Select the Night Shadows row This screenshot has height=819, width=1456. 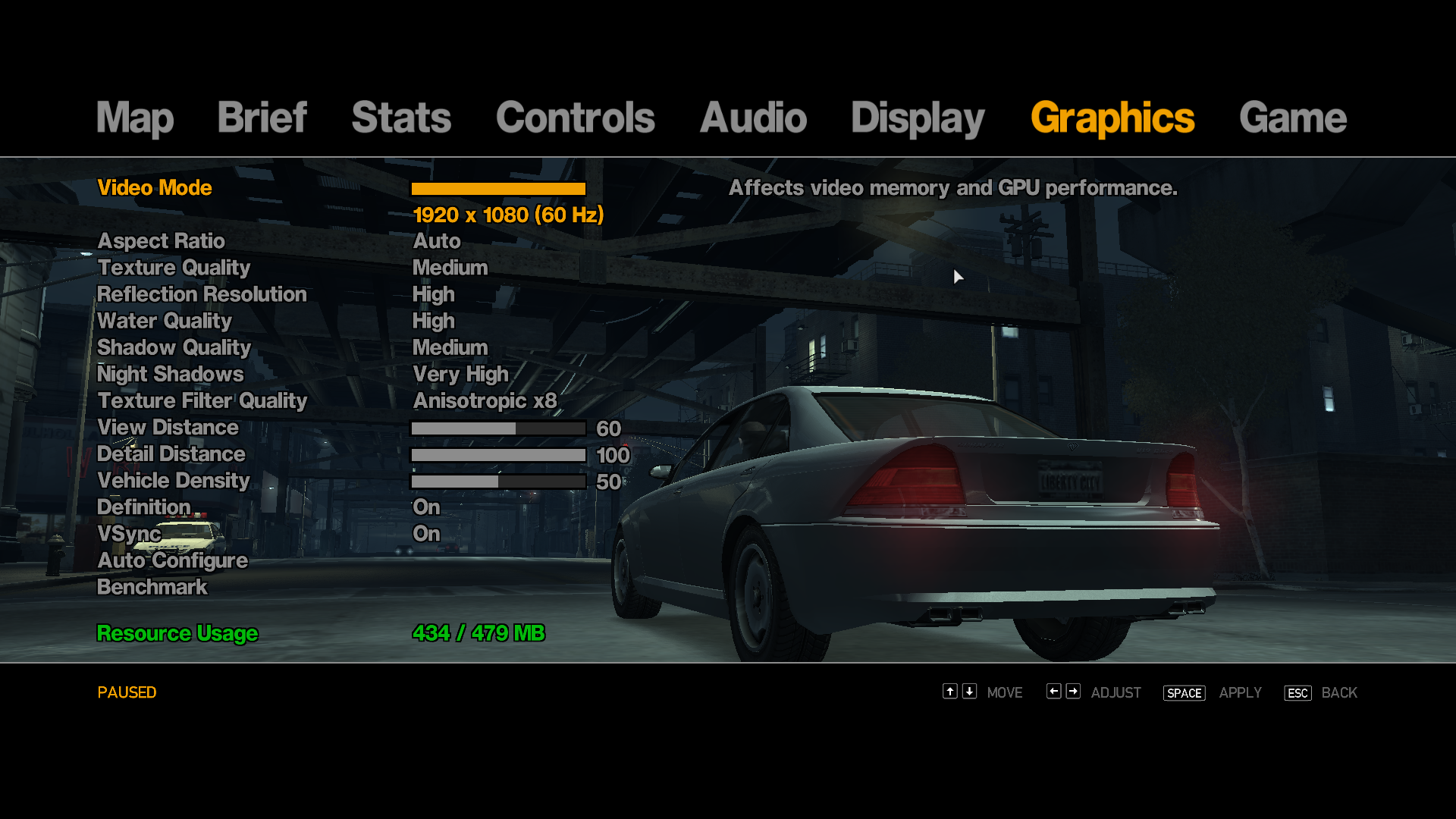(171, 374)
